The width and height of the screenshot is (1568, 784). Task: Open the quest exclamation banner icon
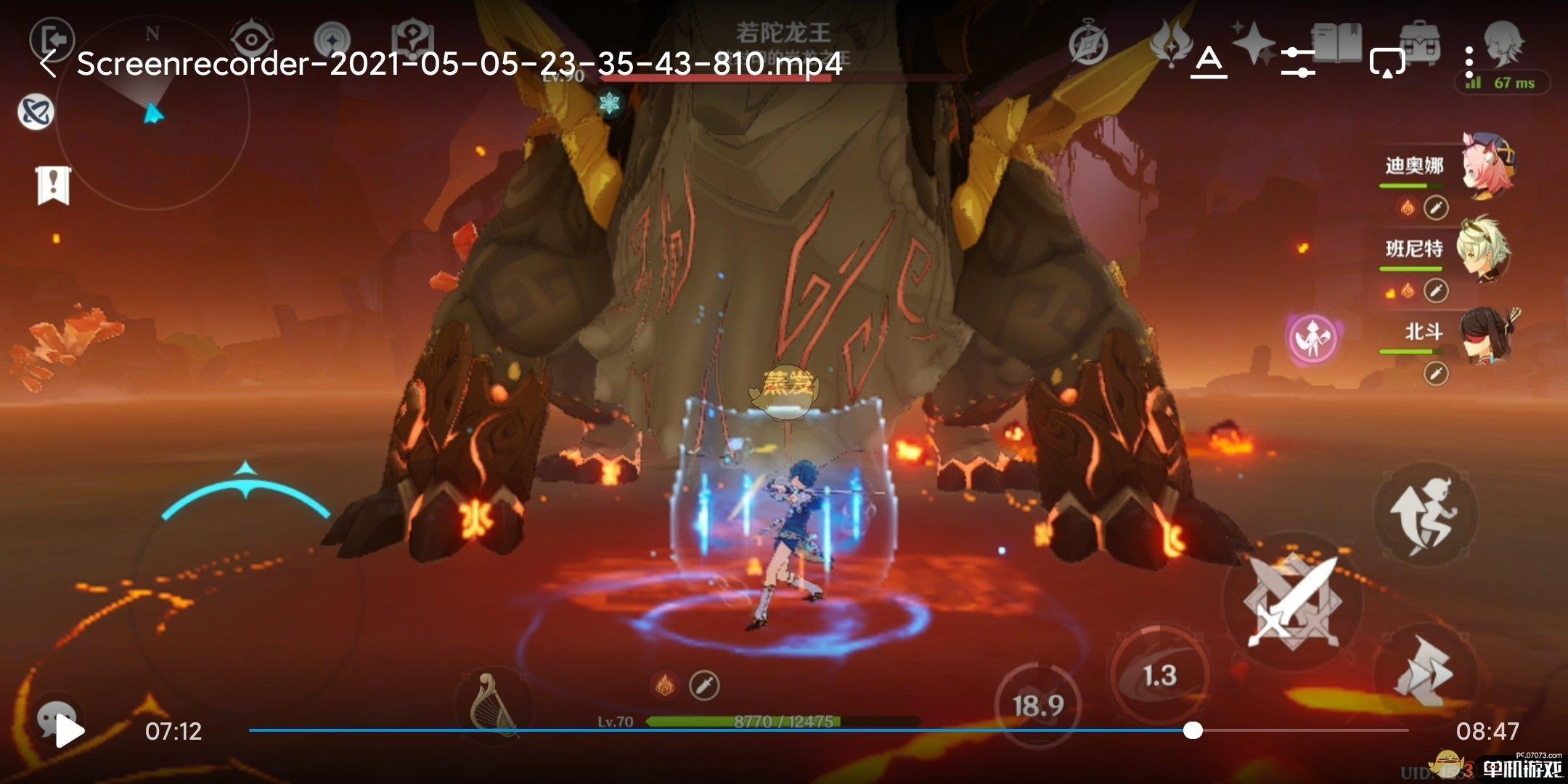(x=53, y=185)
